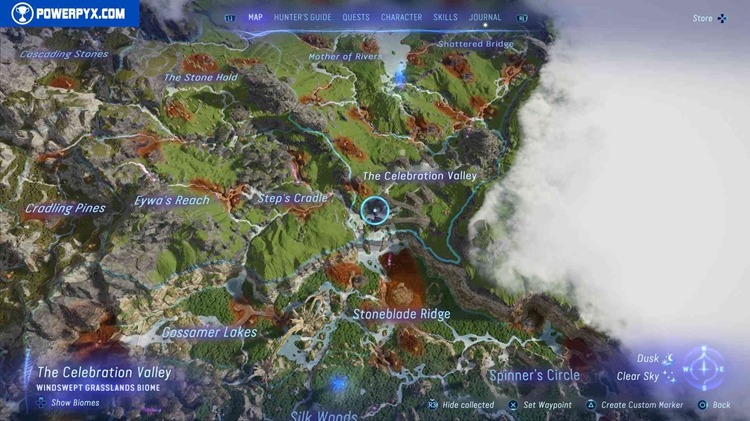Select the player location marker on map
The height and width of the screenshot is (421, 750).
(x=375, y=210)
